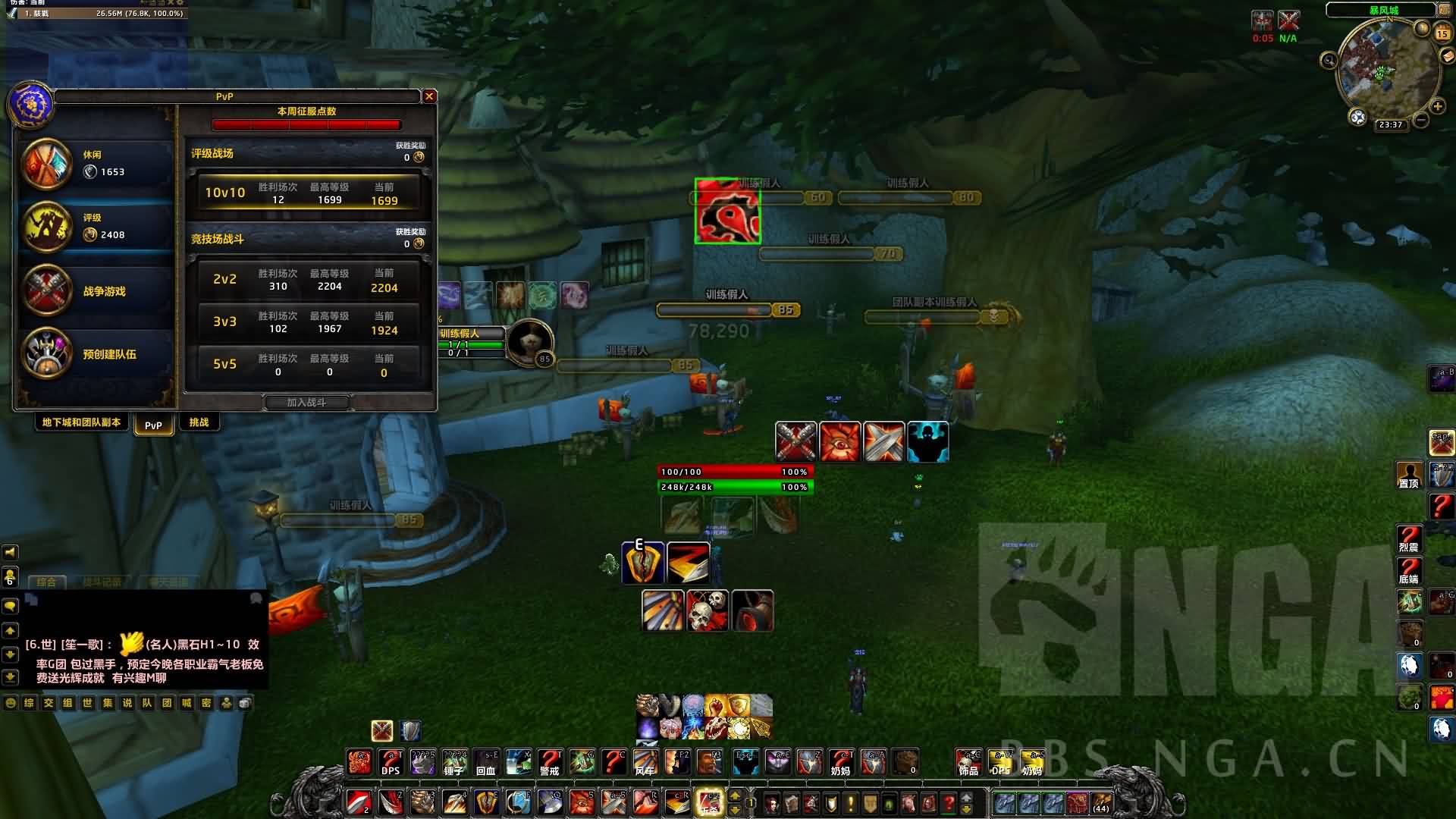Screen dimensions: 1456x819
Task: Choose the 预创建队伍 premade group category
Action: coord(96,354)
